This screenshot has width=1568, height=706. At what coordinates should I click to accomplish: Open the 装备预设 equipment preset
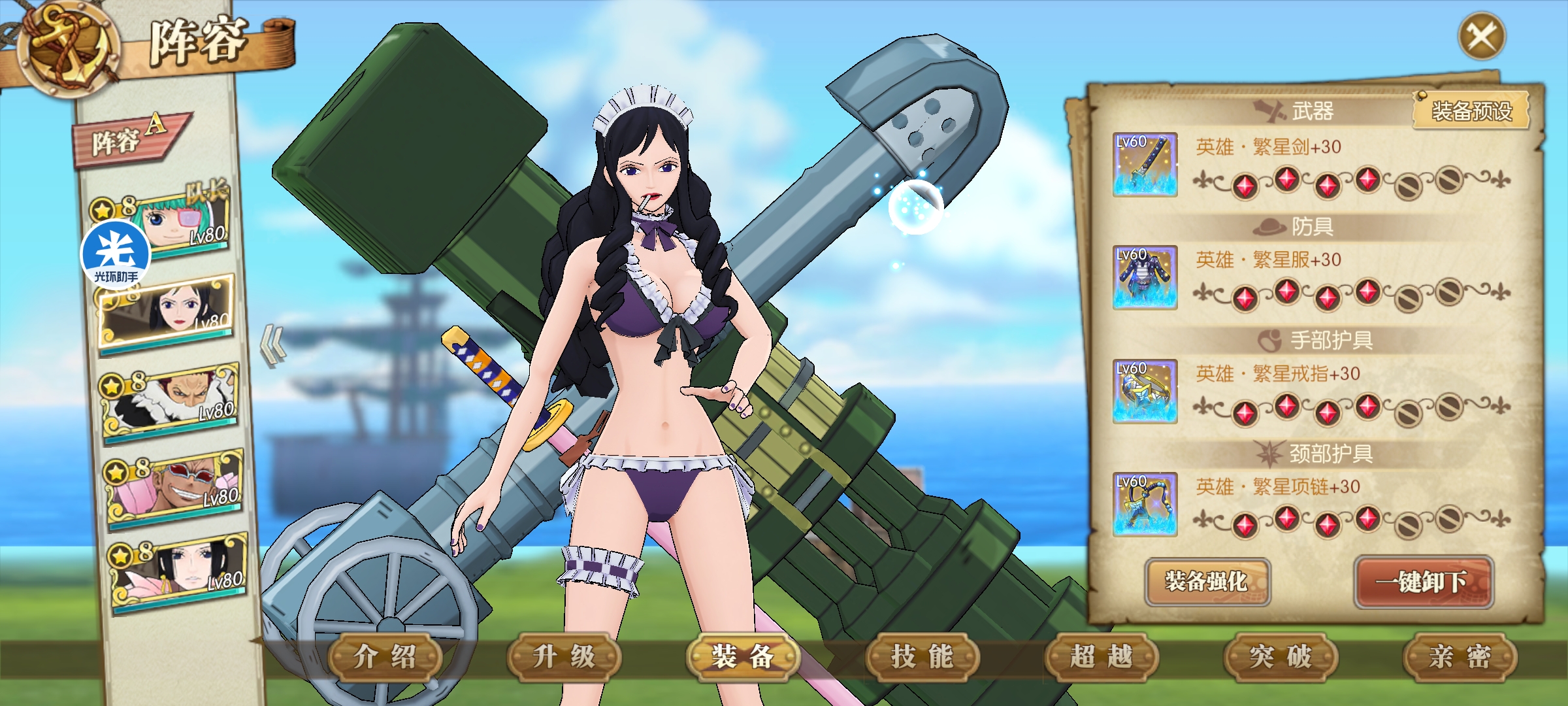point(1471,111)
